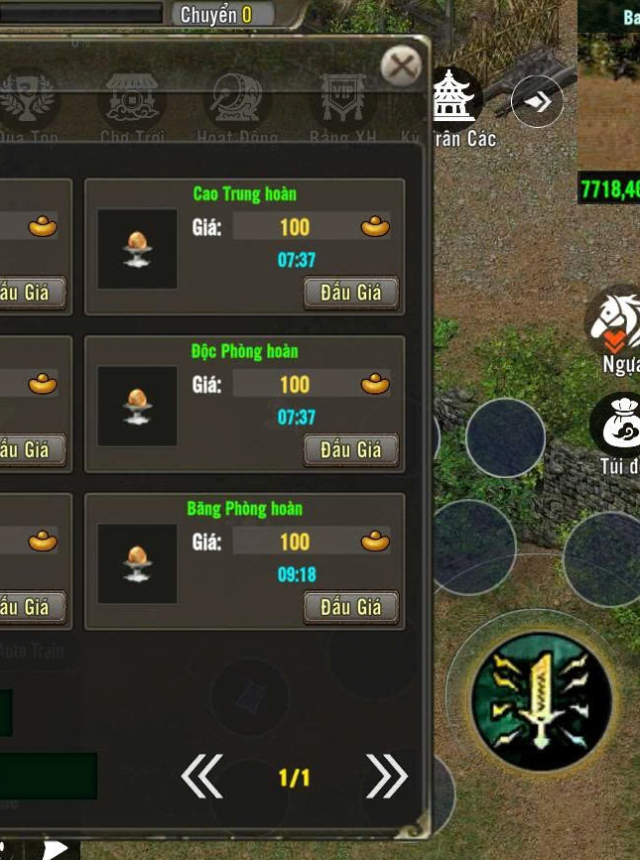This screenshot has height=860, width=640.
Task: Activate the lightning sword attack skill
Action: click(541, 700)
